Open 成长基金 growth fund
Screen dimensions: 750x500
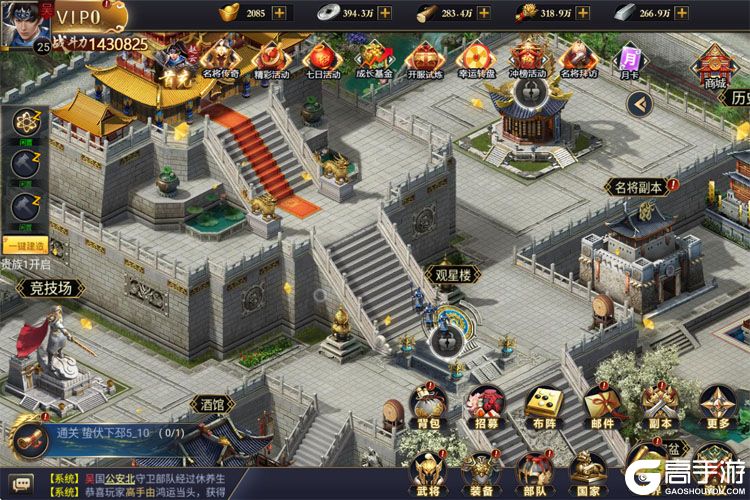[x=373, y=57]
